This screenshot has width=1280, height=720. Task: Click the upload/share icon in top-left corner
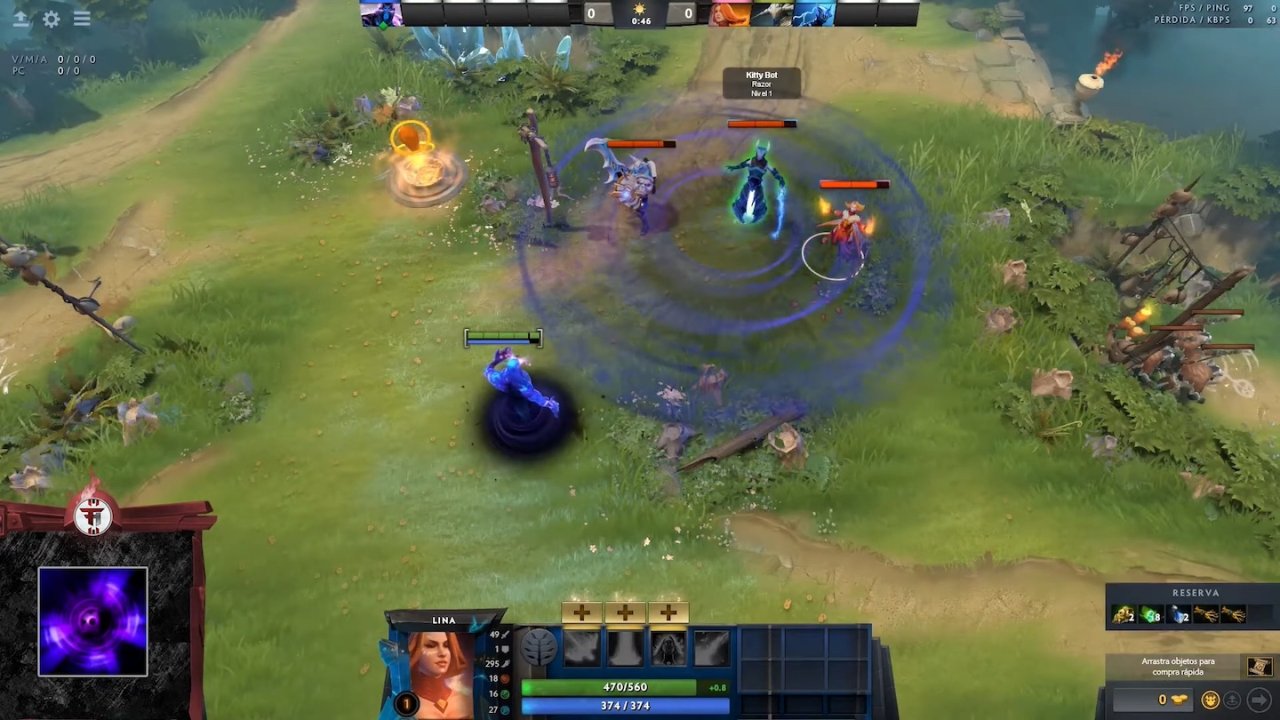pyautogui.click(x=20, y=19)
